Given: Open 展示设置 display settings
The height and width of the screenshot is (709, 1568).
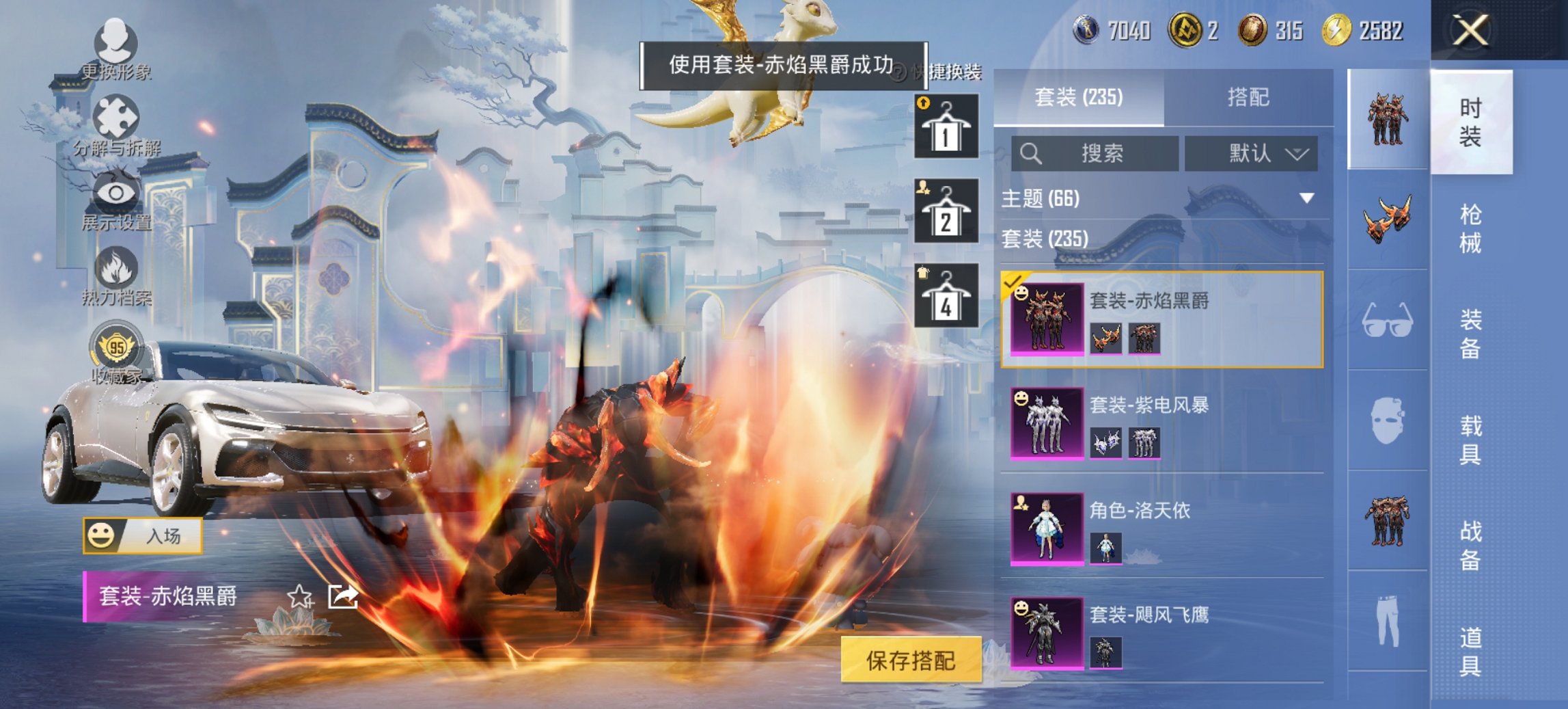Looking at the screenshot, I should point(118,193).
